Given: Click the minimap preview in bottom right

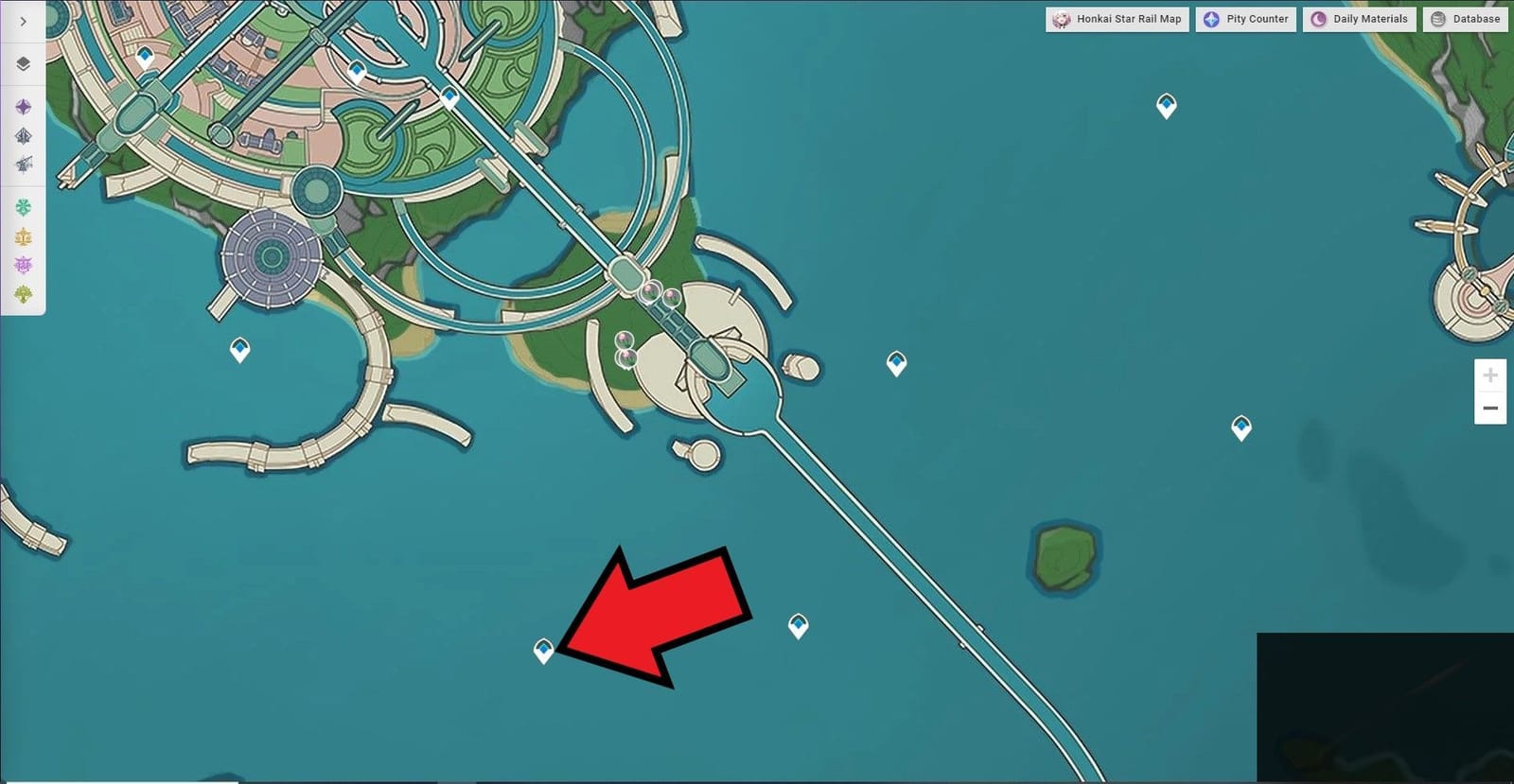Looking at the screenshot, I should pos(1386,705).
